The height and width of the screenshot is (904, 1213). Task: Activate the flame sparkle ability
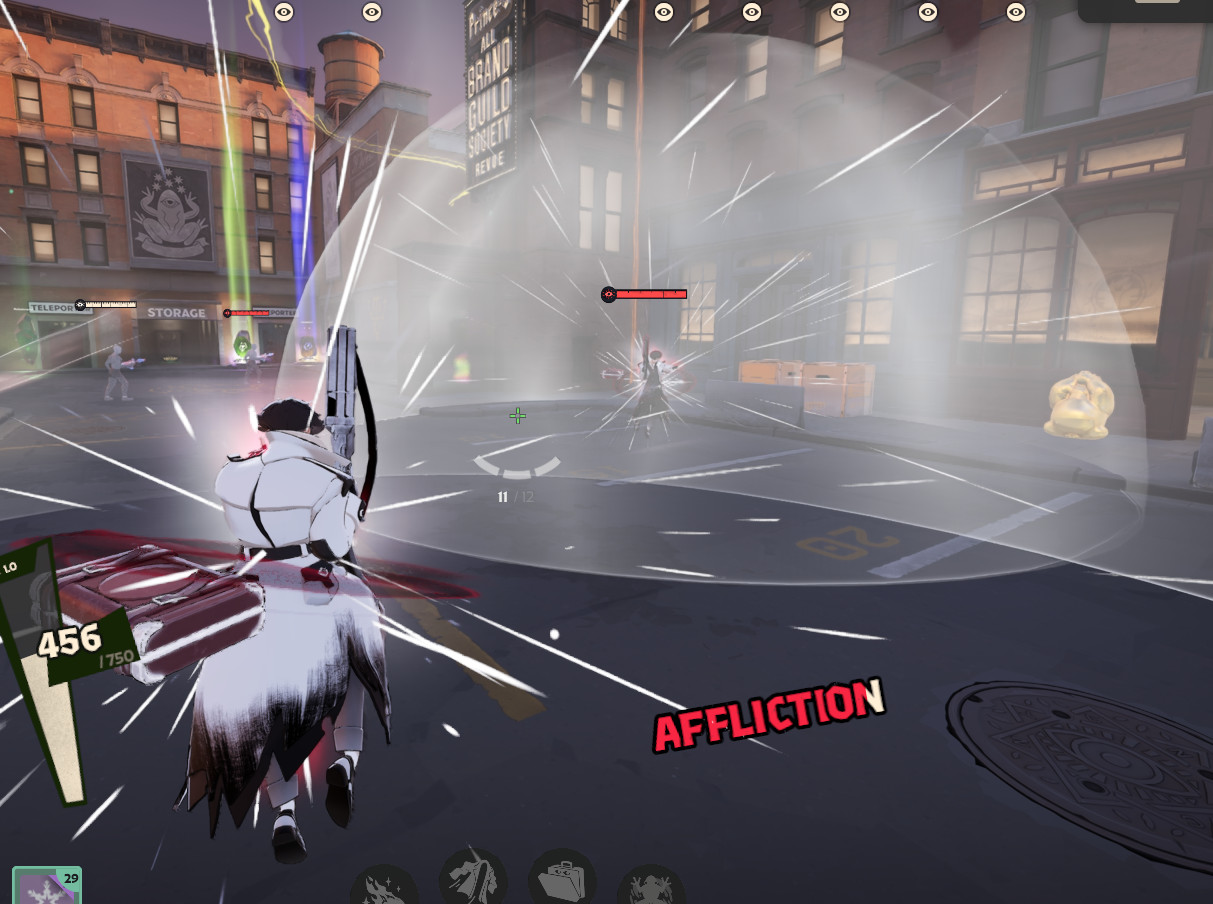[x=384, y=888]
